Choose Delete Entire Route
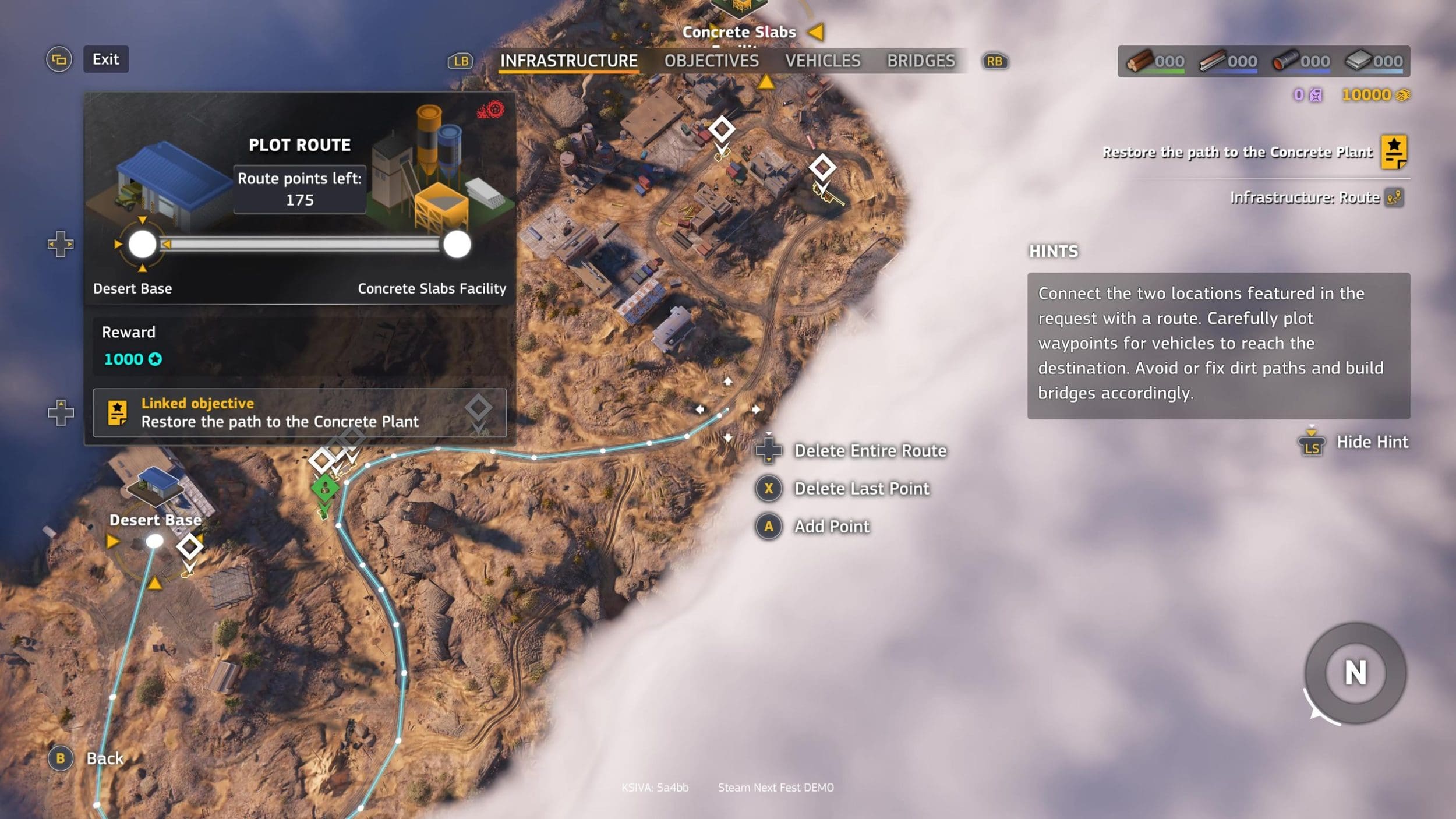The height and width of the screenshot is (819, 1456). click(870, 450)
